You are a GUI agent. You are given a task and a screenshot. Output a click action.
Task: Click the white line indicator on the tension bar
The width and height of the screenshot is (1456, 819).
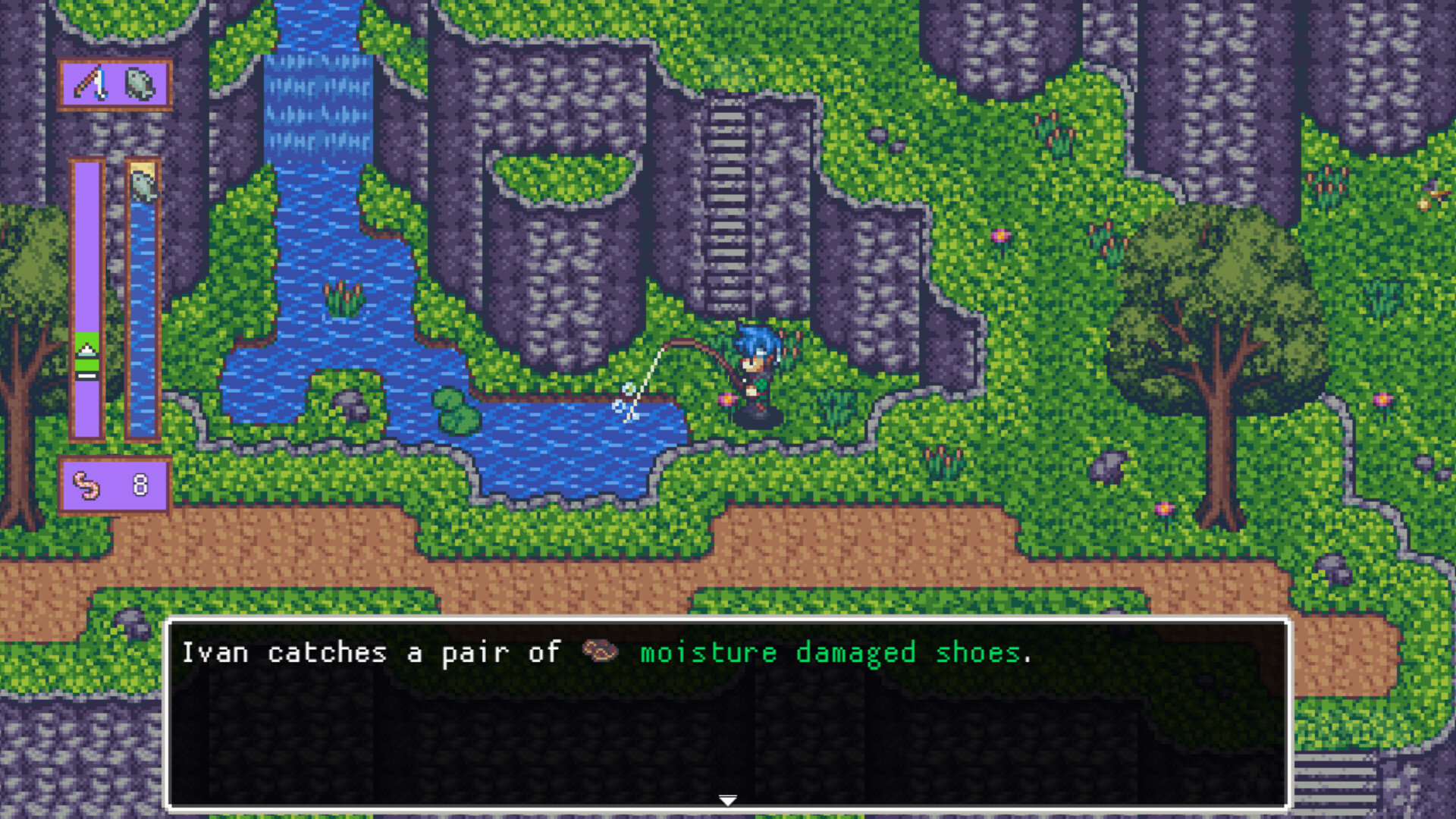(x=86, y=375)
